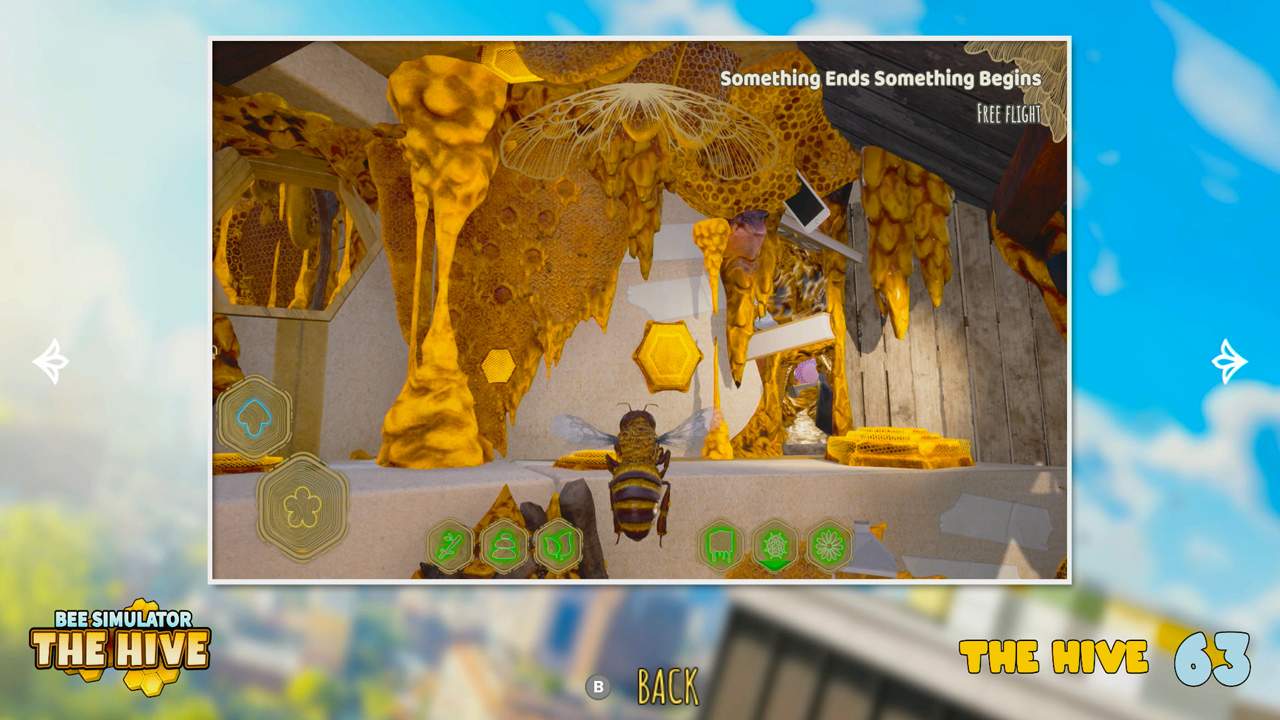Screen dimensions: 1280x720
Task: Click the Bee Simulator The Hive logo
Action: click(x=120, y=645)
